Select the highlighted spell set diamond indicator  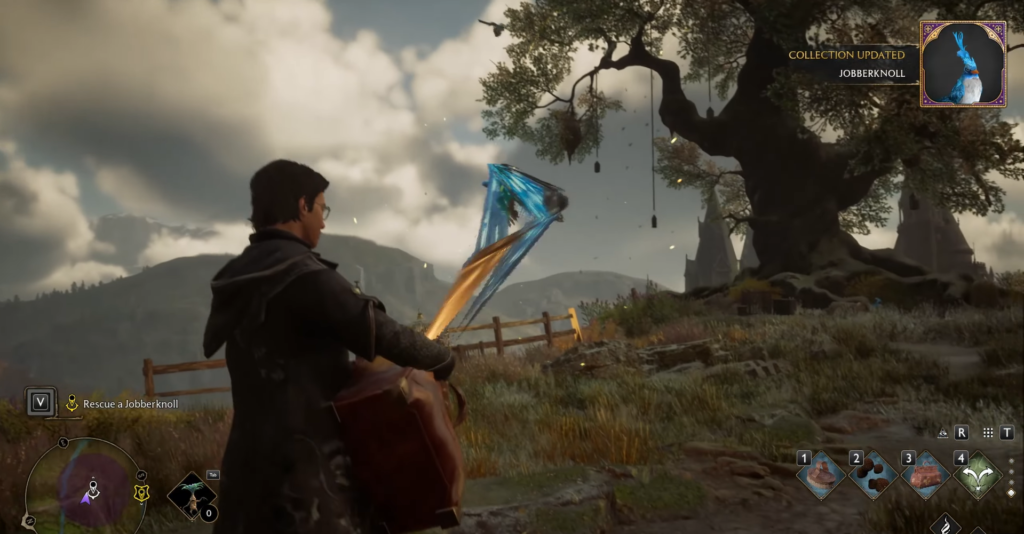[1010, 493]
